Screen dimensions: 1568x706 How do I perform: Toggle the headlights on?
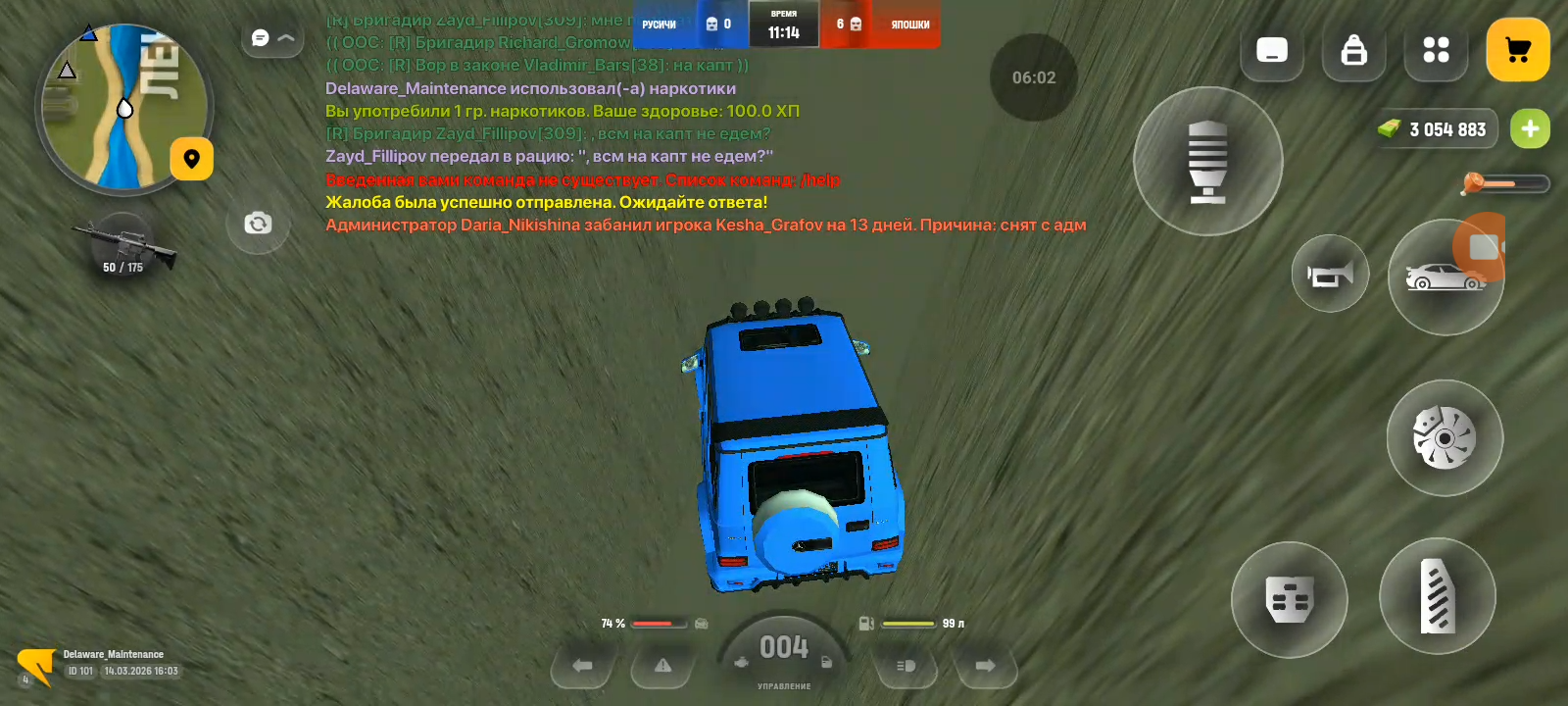[905, 665]
